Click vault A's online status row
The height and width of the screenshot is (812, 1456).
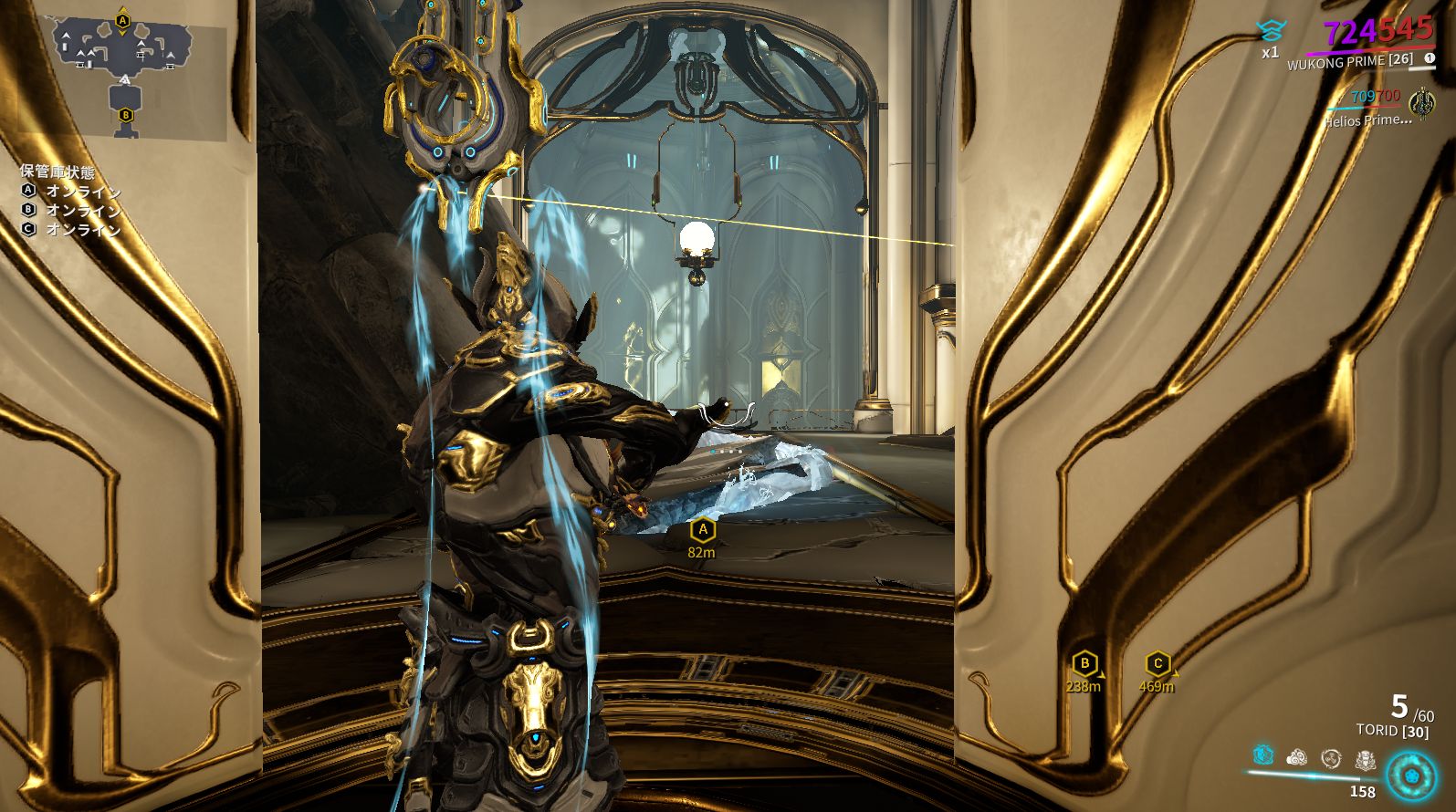[71, 191]
